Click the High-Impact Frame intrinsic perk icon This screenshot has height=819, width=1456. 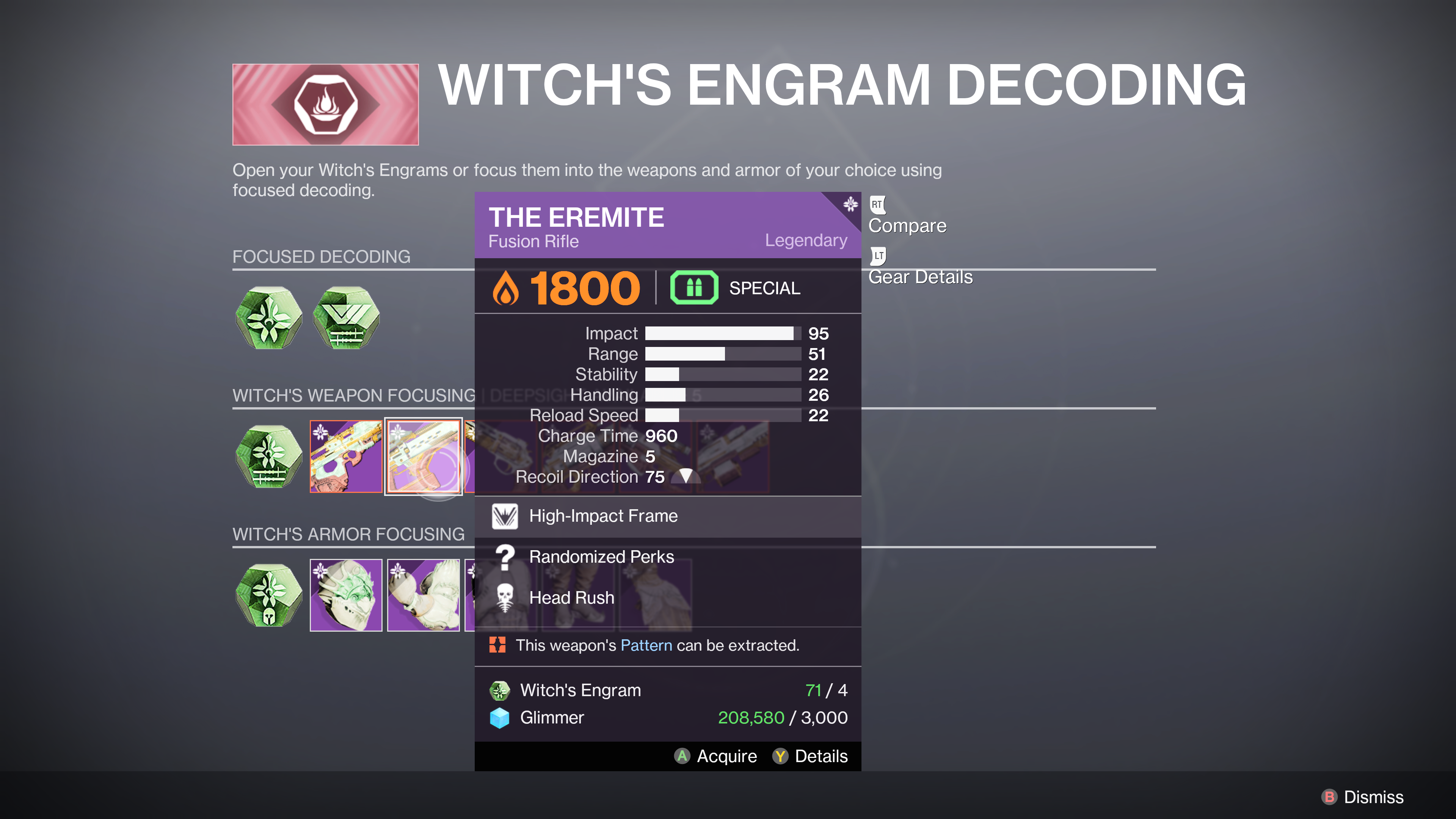click(506, 516)
